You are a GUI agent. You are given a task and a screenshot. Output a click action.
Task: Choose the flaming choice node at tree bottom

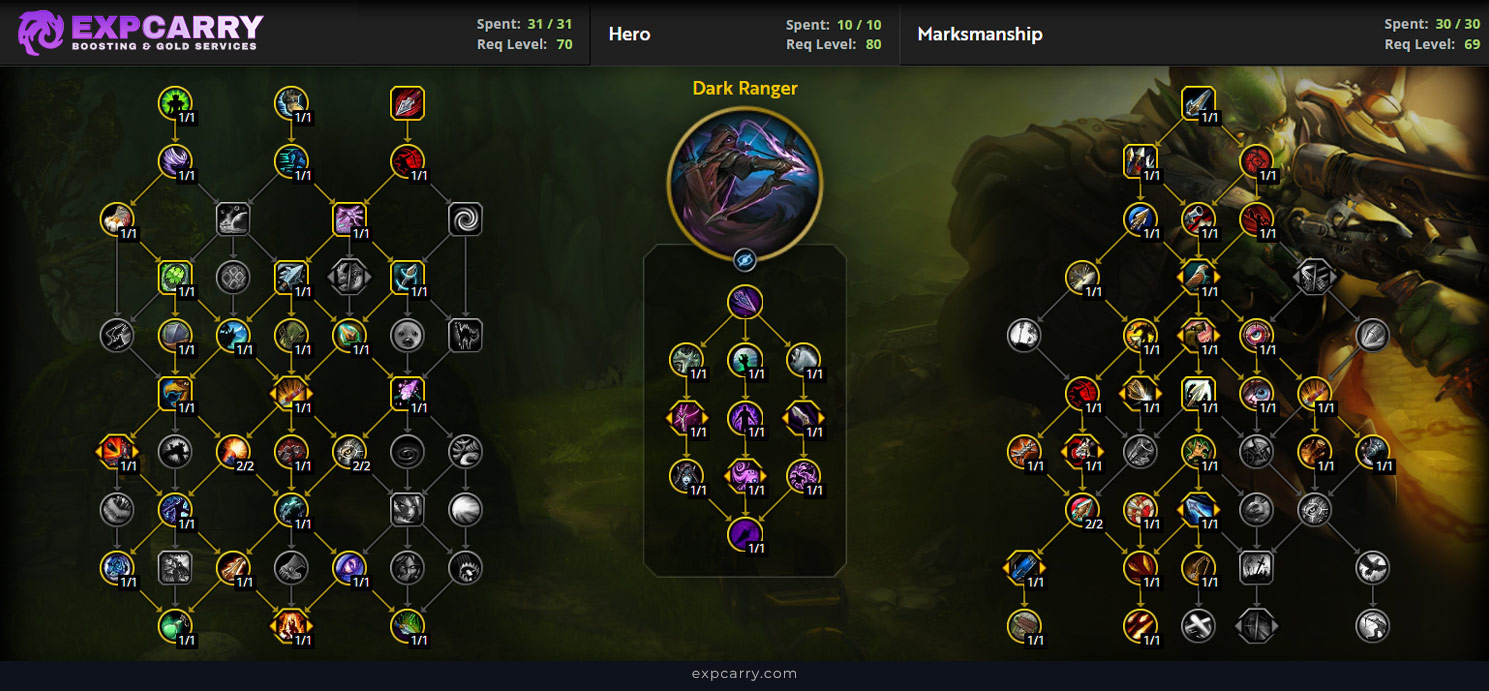[x=290, y=627]
